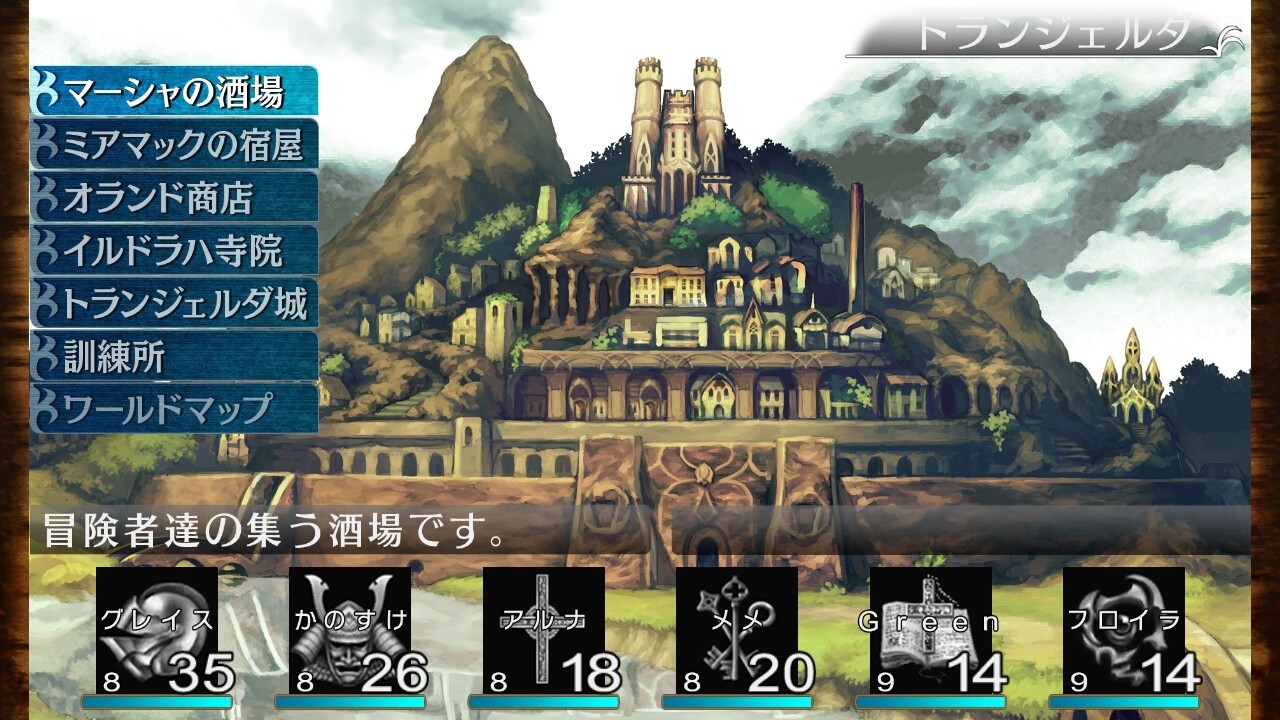Enter マーシャの酒場 tavern

point(175,92)
